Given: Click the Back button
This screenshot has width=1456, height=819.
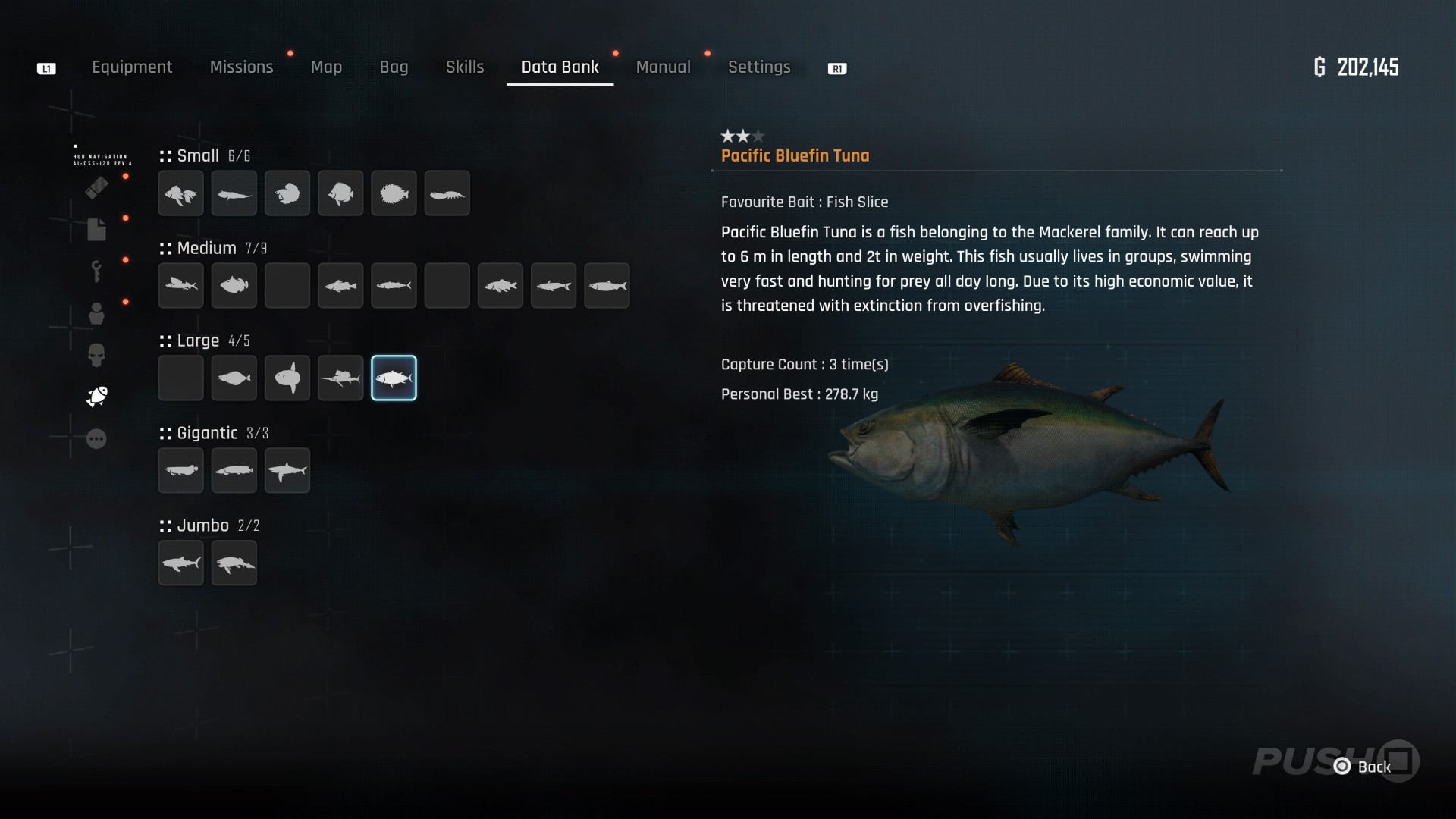Looking at the screenshot, I should 1363,767.
